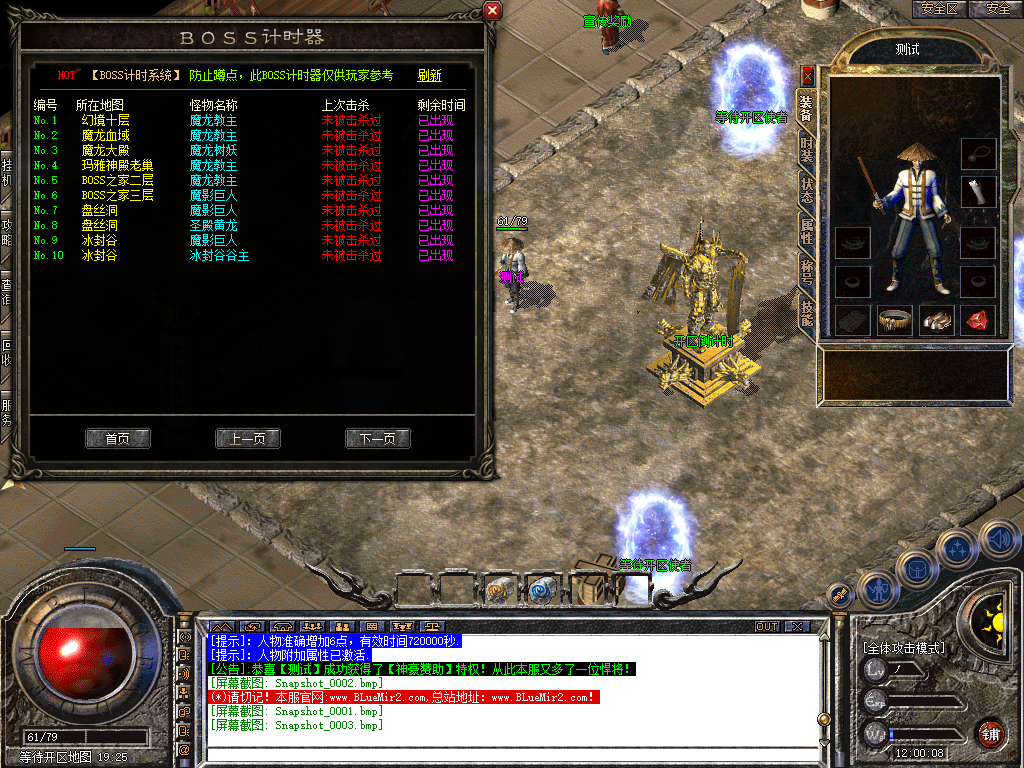1024x768 pixels.
Task: Show the 属性 attributes tab
Action: [806, 232]
